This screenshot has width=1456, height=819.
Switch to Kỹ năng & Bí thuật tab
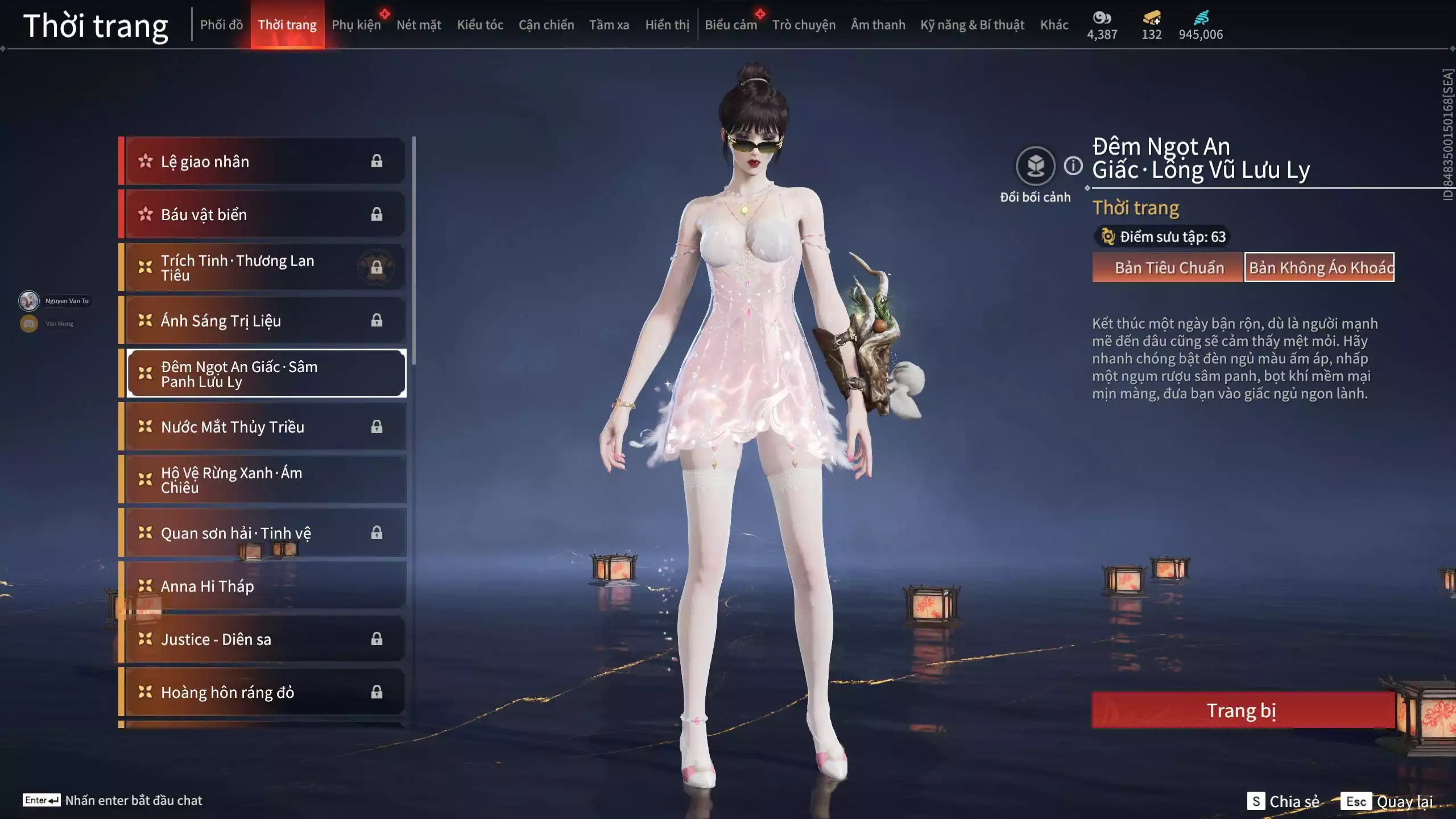tap(972, 25)
